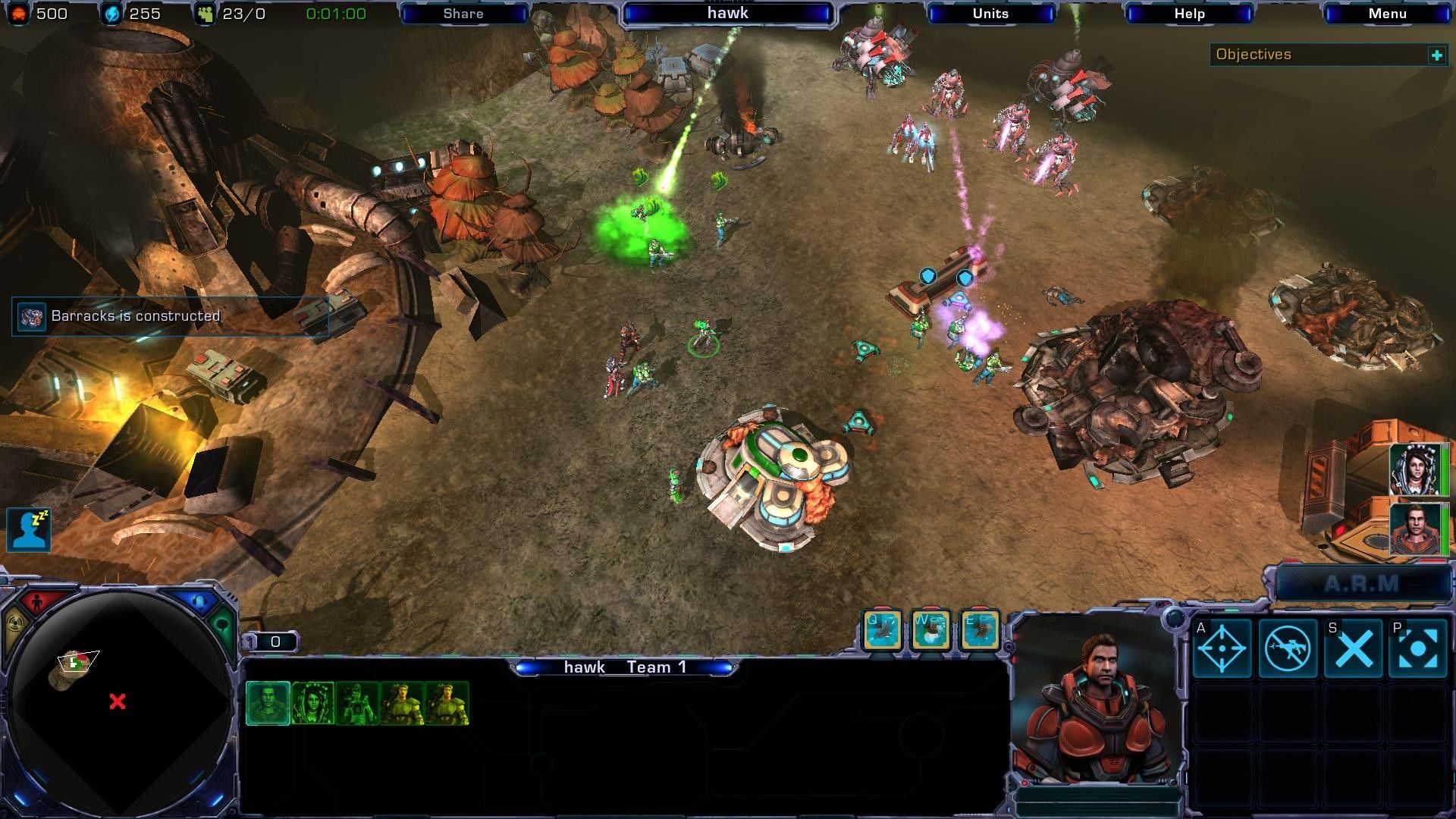1456x819 pixels.
Task: Expand the Objectives tracker with the plus
Action: click(x=1436, y=55)
